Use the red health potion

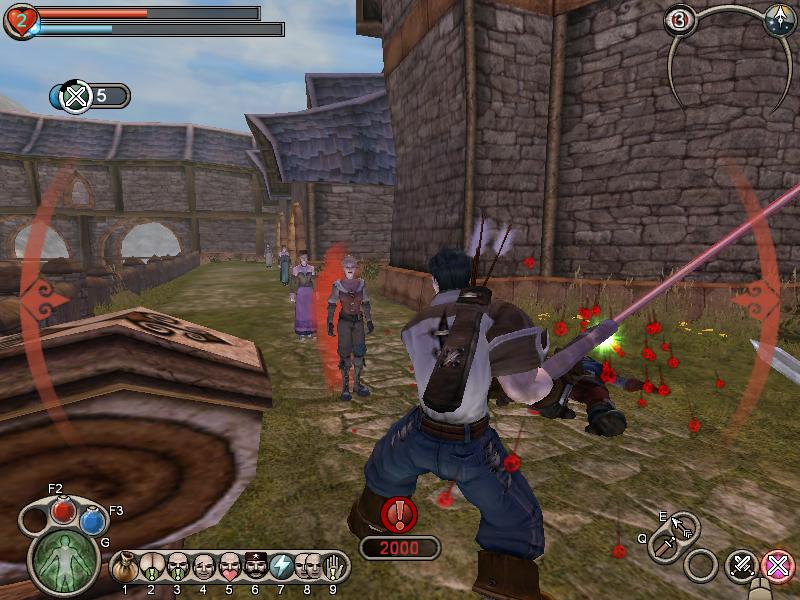(x=65, y=511)
